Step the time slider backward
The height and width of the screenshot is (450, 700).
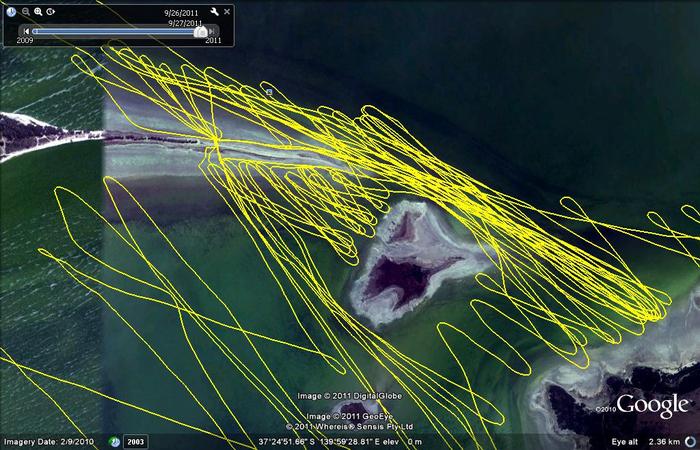coord(26,32)
